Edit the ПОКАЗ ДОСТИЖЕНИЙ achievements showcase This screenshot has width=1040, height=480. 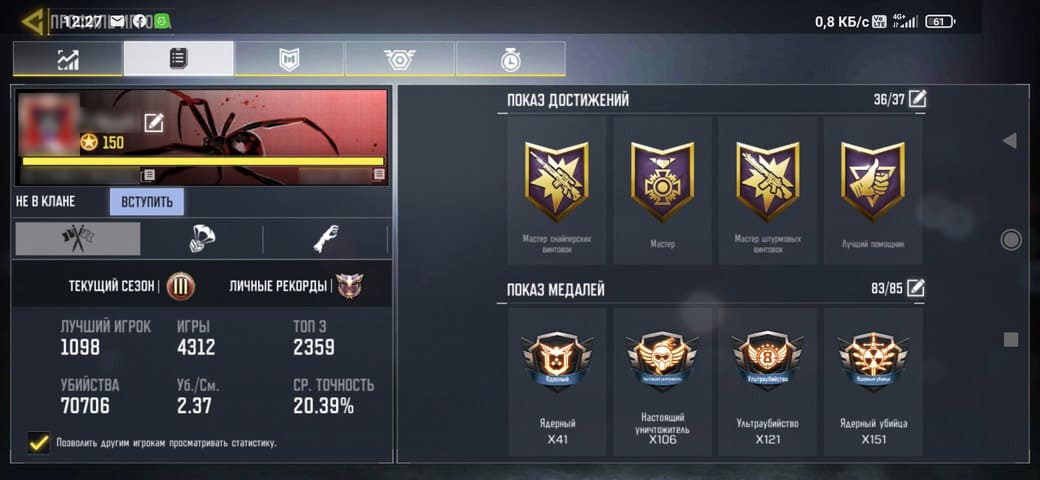coord(916,99)
